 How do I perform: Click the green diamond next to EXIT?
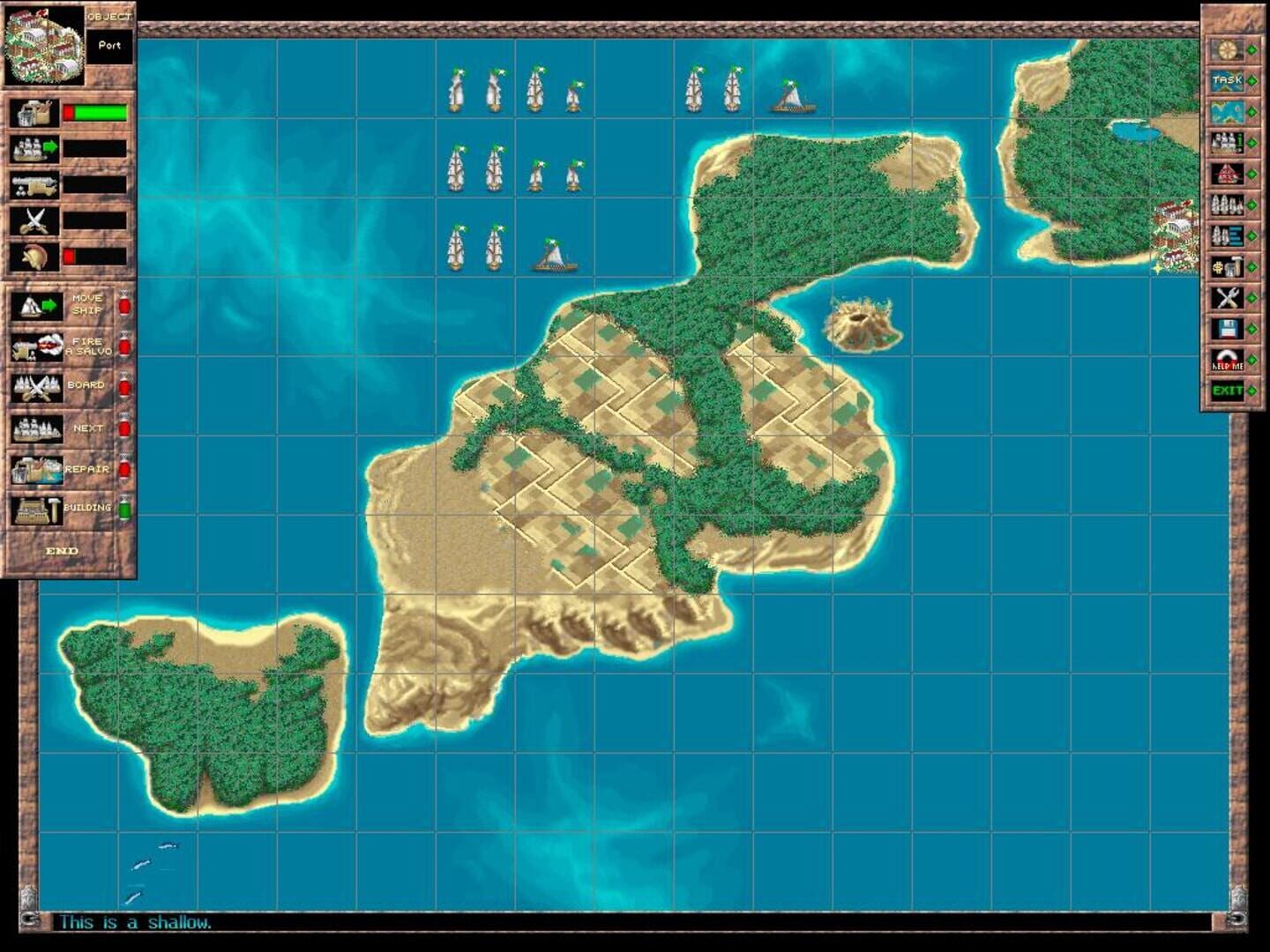[x=1253, y=390]
